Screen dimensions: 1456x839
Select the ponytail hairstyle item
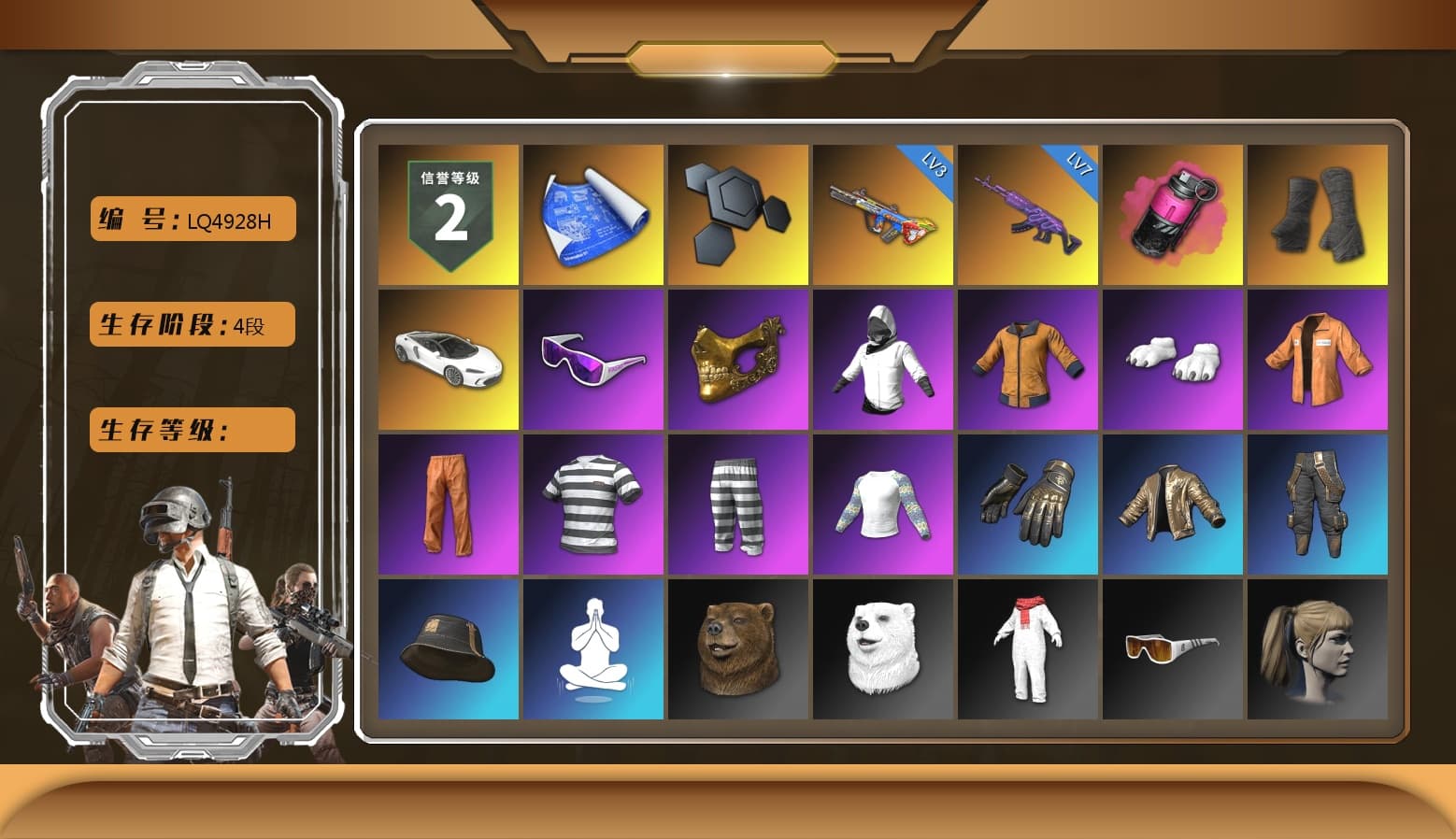pos(1319,647)
